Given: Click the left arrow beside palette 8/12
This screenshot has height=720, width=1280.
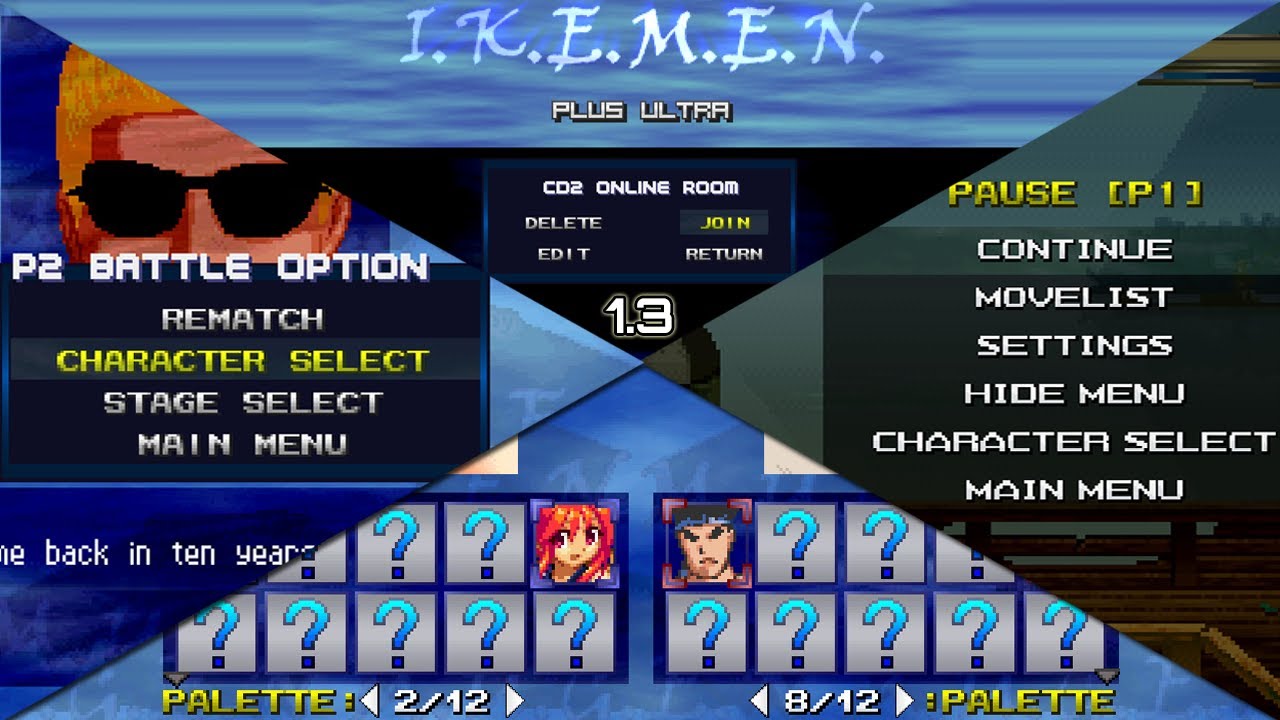Looking at the screenshot, I should pos(760,700).
